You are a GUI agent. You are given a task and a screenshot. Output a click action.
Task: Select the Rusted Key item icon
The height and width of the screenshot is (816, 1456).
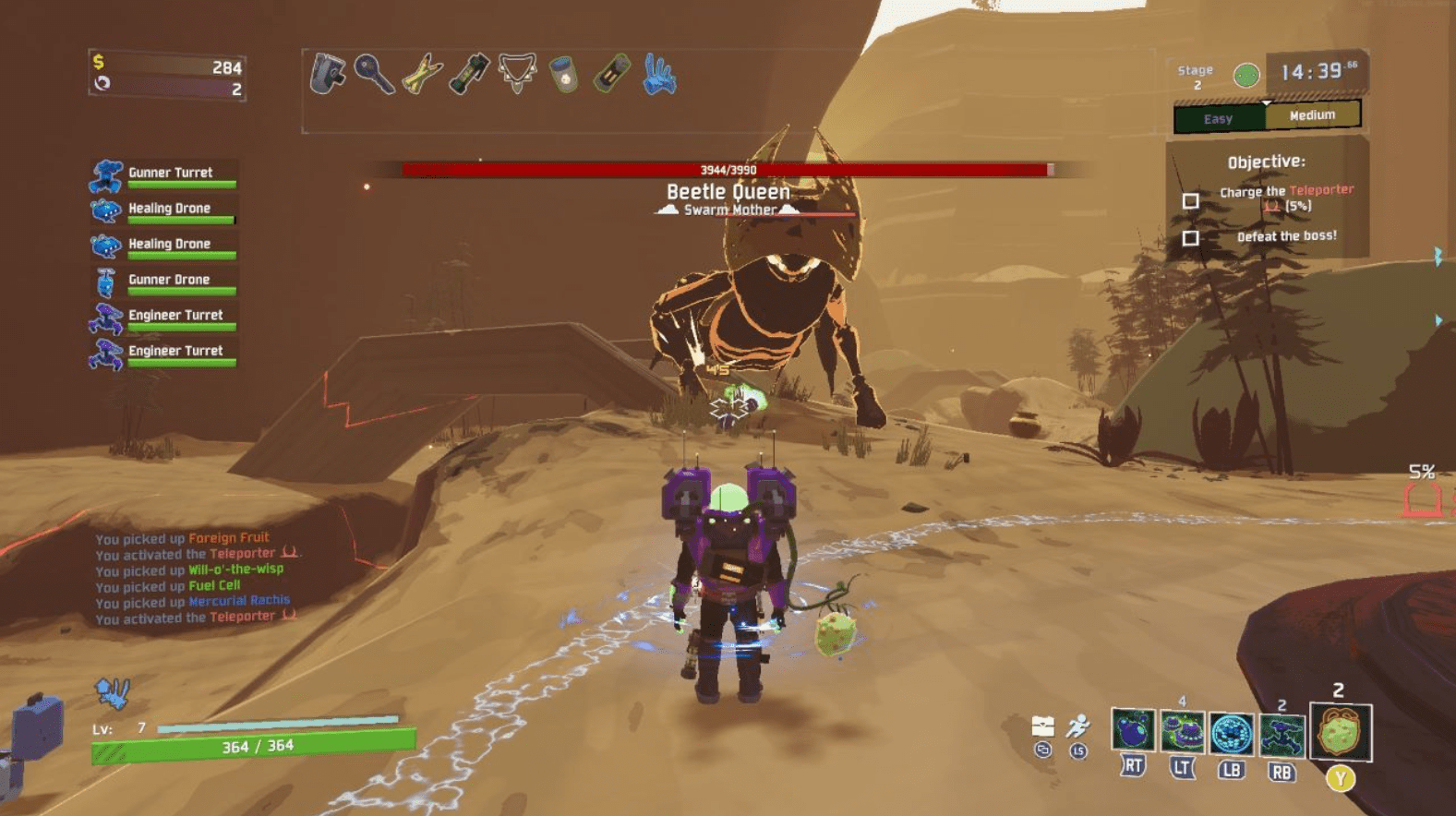[x=374, y=74]
